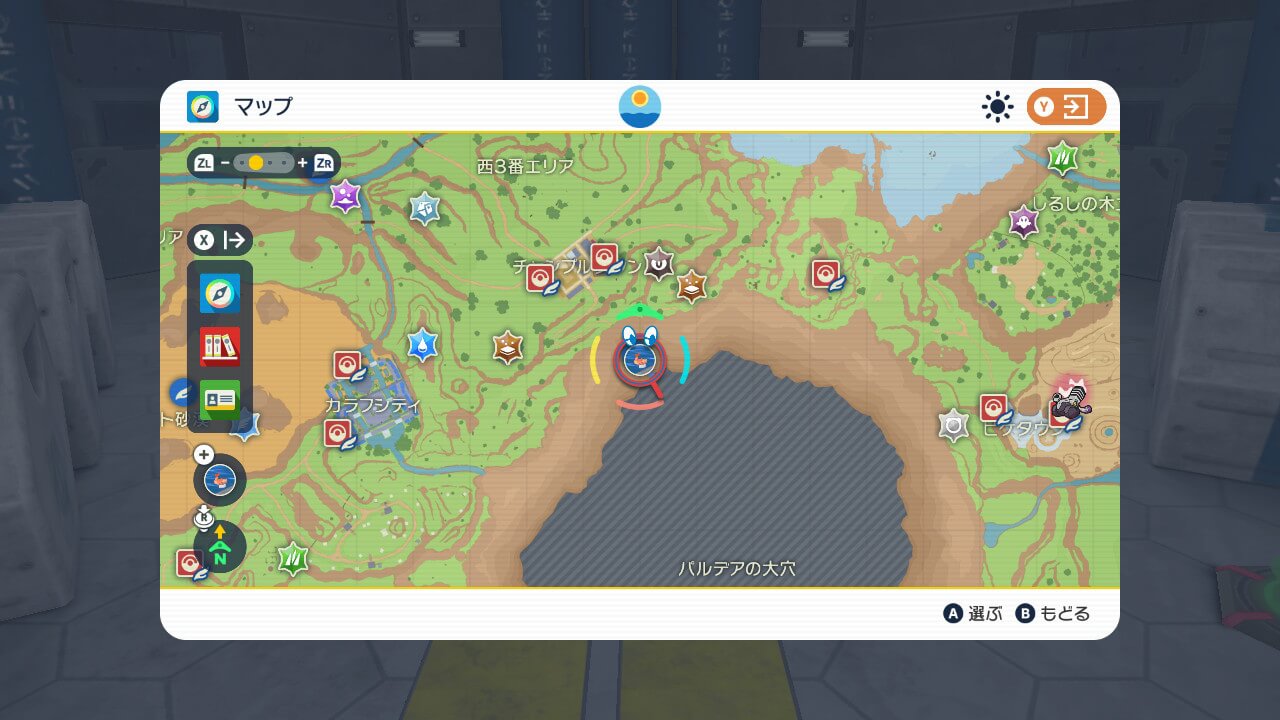Screen dimensions: 1280x720
Task: Recenter the map on the player portrait button
Action: pos(219,480)
